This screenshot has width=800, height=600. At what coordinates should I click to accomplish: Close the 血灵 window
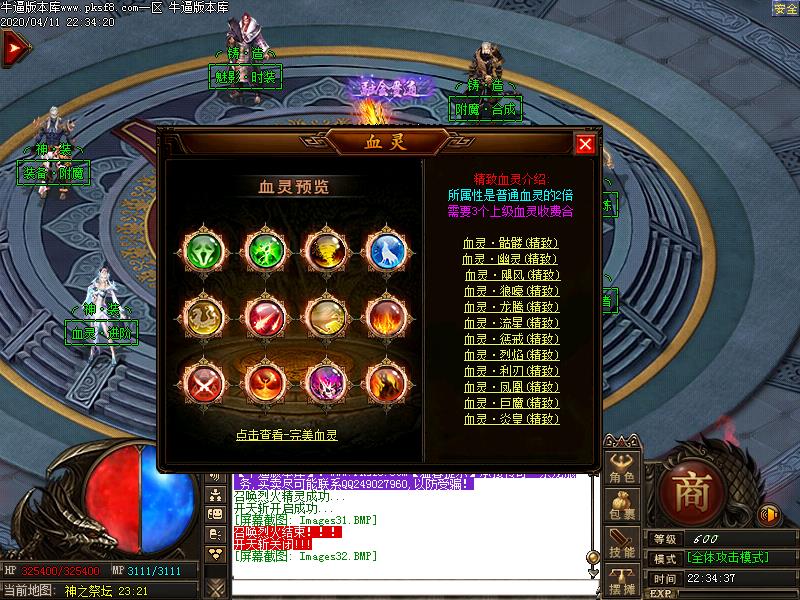pyautogui.click(x=585, y=145)
